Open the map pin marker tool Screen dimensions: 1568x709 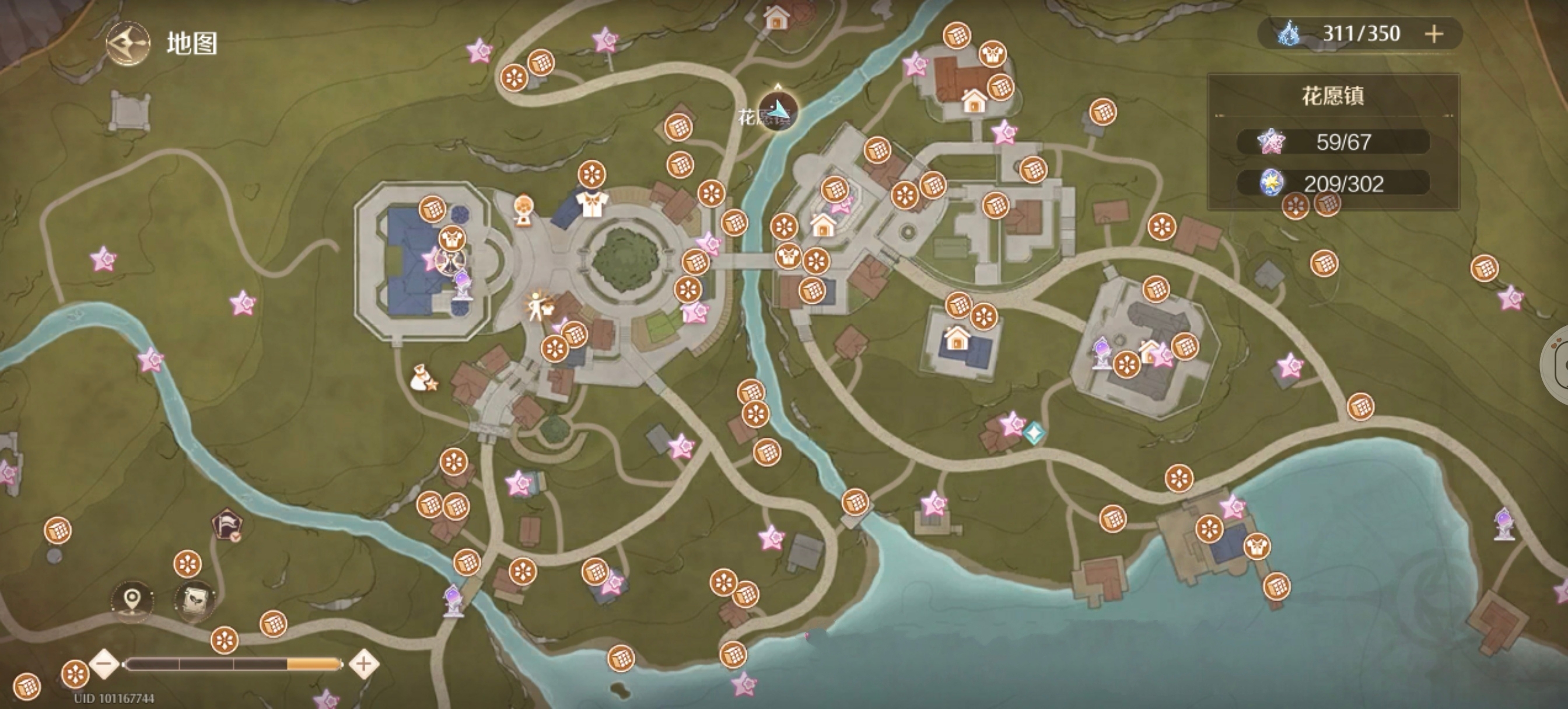tap(132, 600)
